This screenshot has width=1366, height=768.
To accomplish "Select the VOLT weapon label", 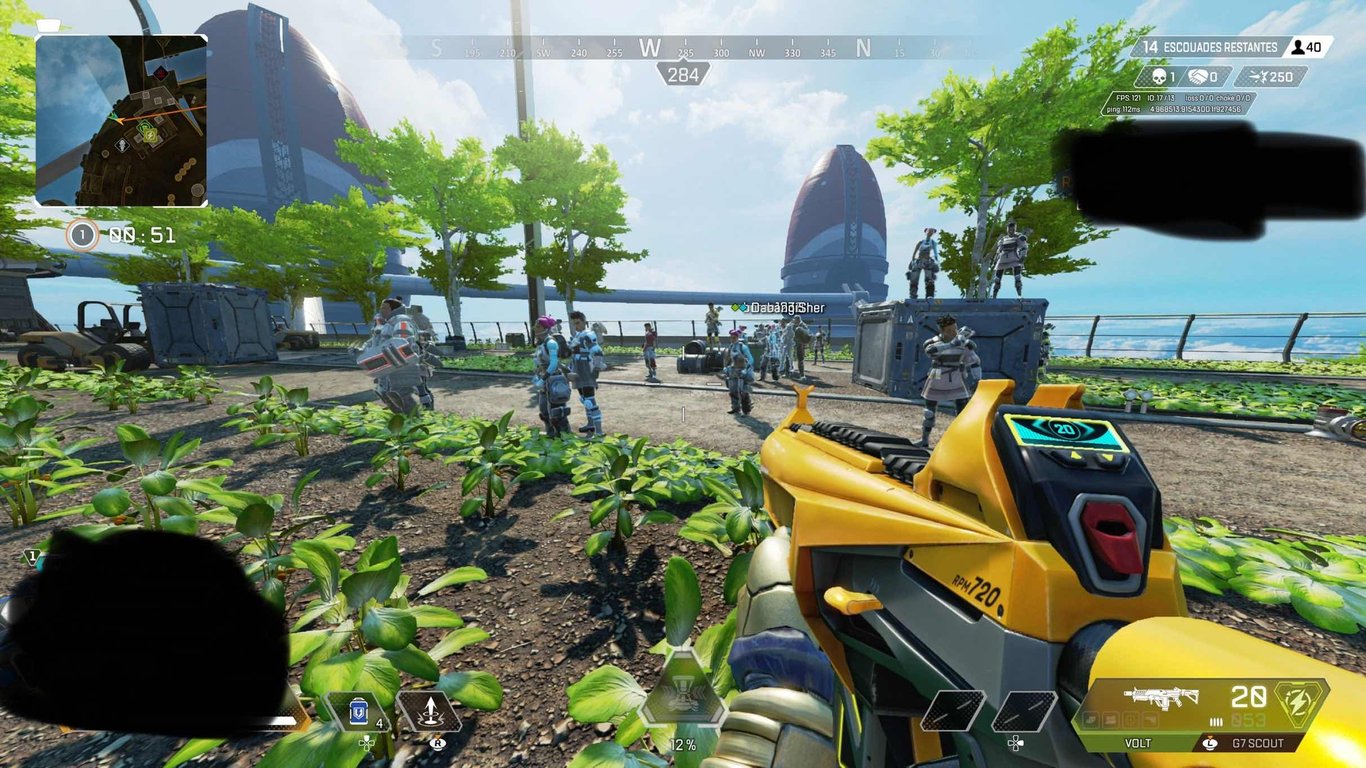I will [x=1136, y=743].
